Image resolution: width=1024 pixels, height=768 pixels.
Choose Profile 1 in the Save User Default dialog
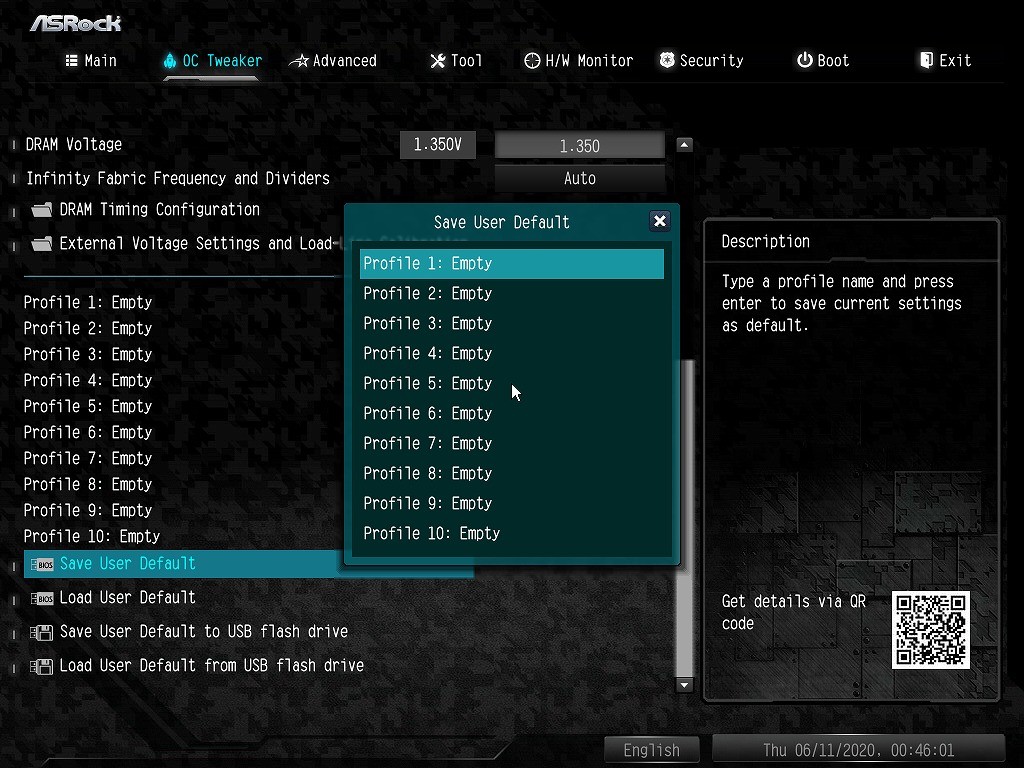511,264
